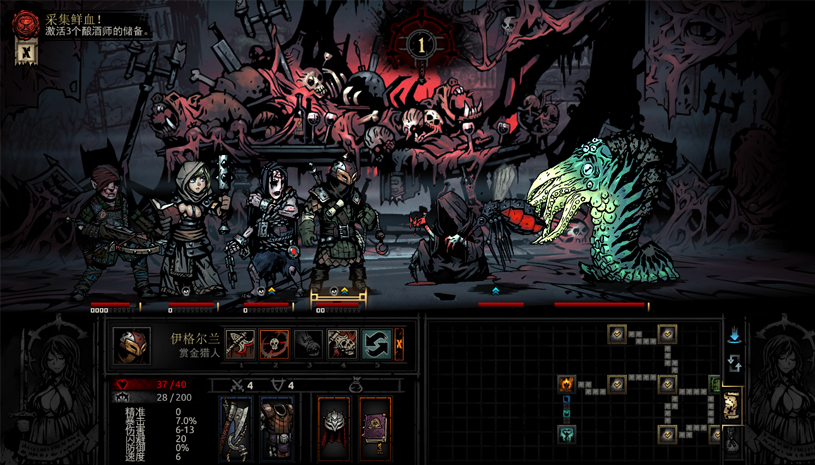Viewport: 815px width, 465px height.
Task: Click the round counter emblem
Action: pyautogui.click(x=421, y=44)
